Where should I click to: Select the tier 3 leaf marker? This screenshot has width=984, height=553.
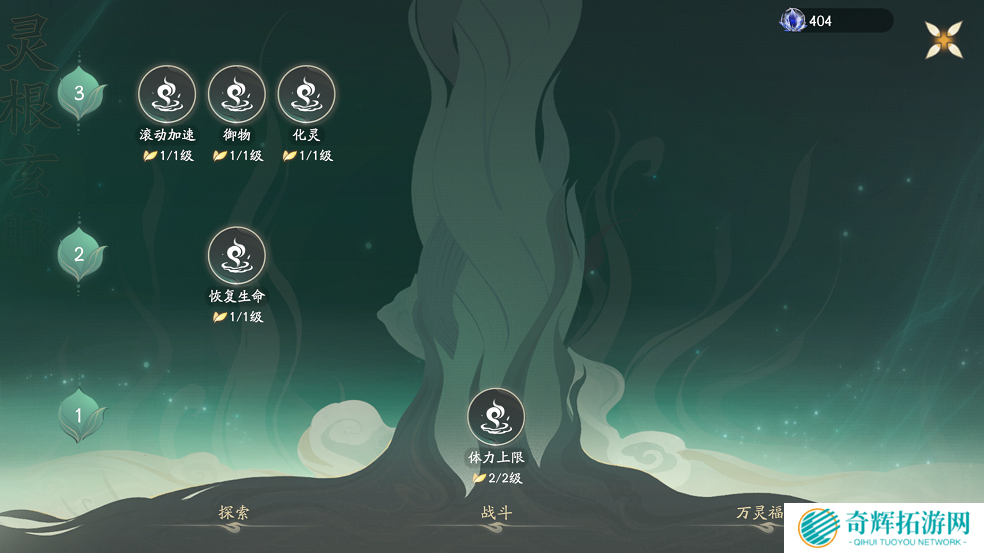(80, 94)
